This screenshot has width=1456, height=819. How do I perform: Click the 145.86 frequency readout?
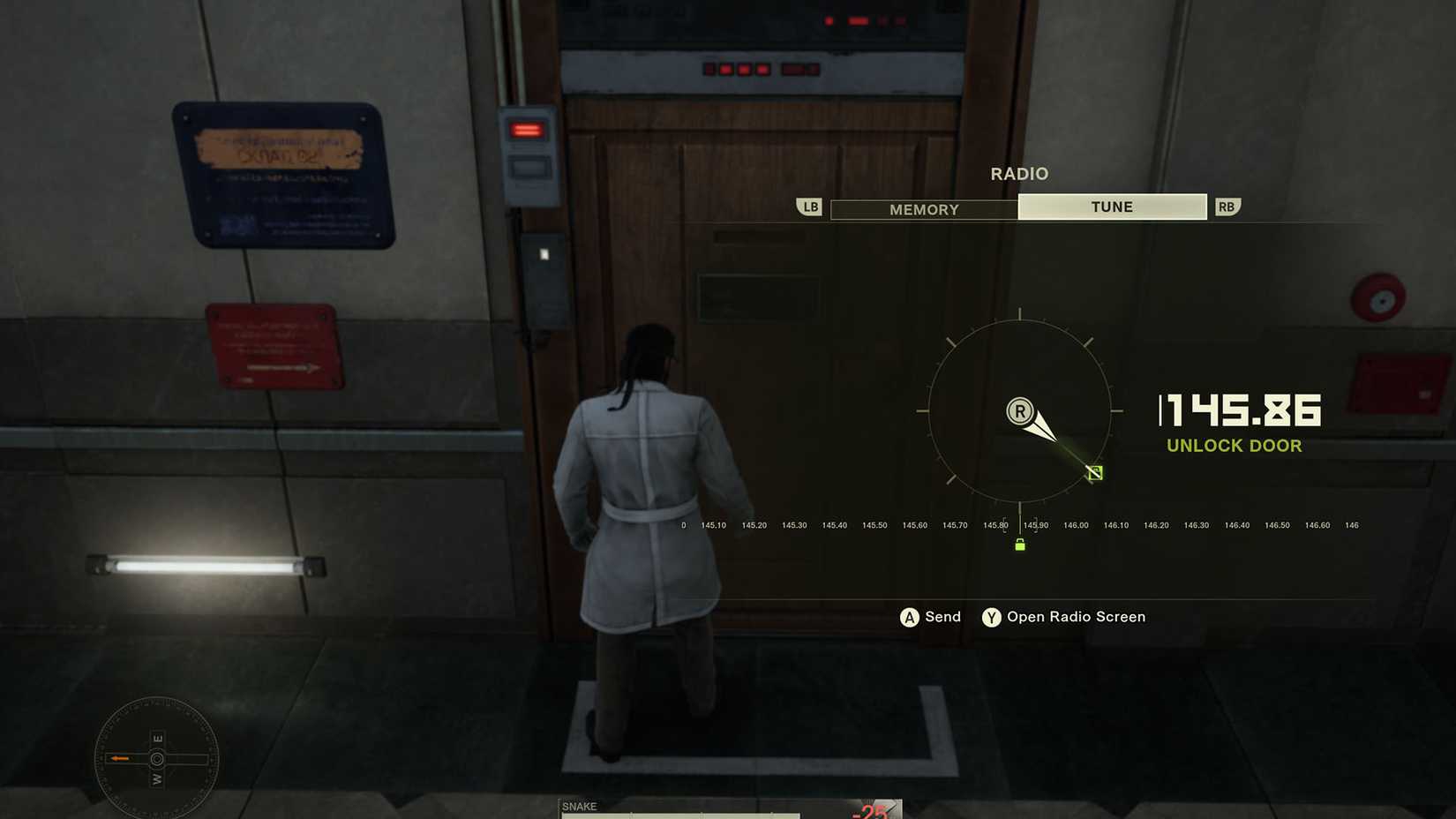[x=1240, y=411]
